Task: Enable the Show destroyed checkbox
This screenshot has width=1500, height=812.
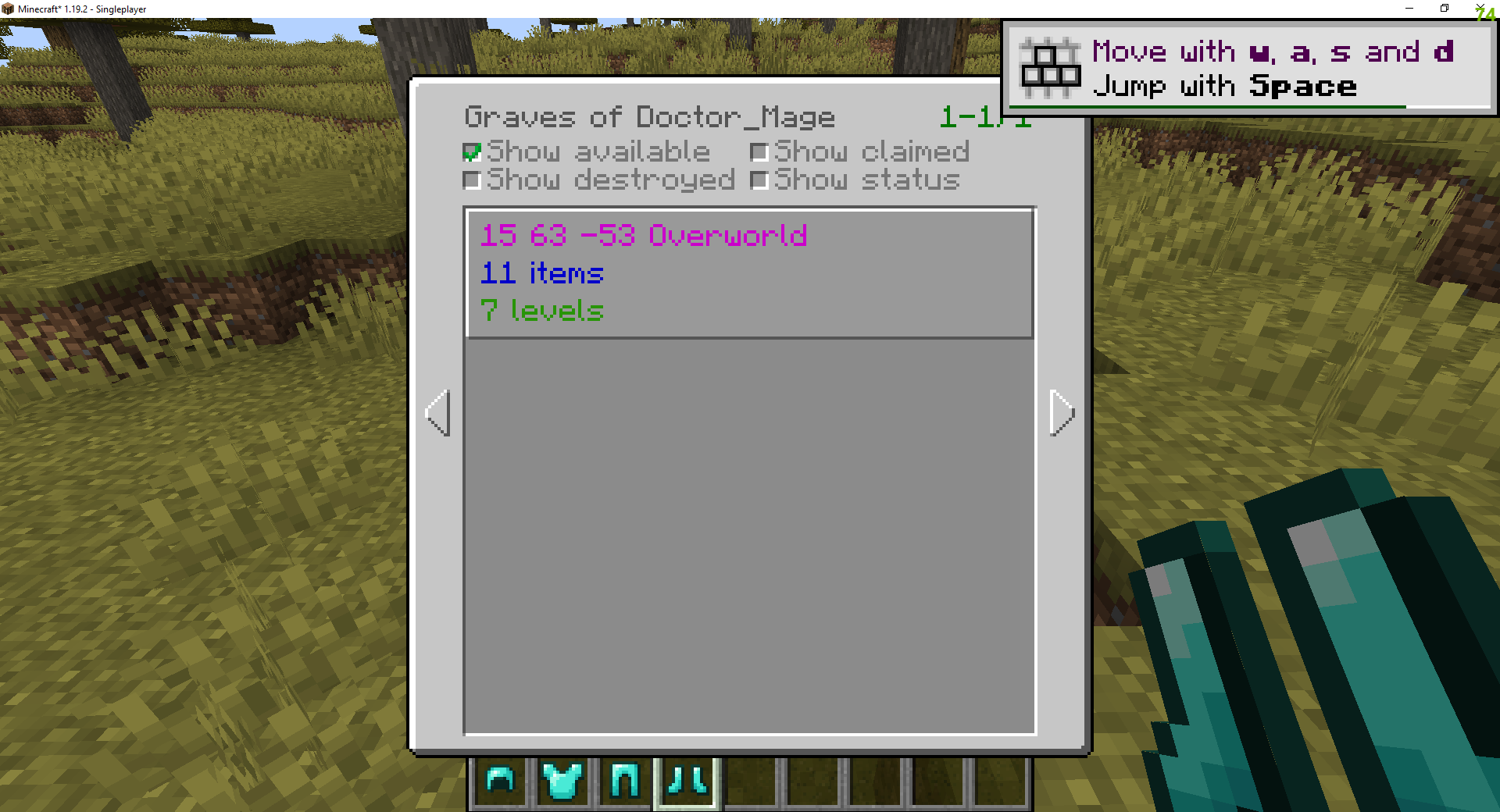Action: (x=472, y=180)
